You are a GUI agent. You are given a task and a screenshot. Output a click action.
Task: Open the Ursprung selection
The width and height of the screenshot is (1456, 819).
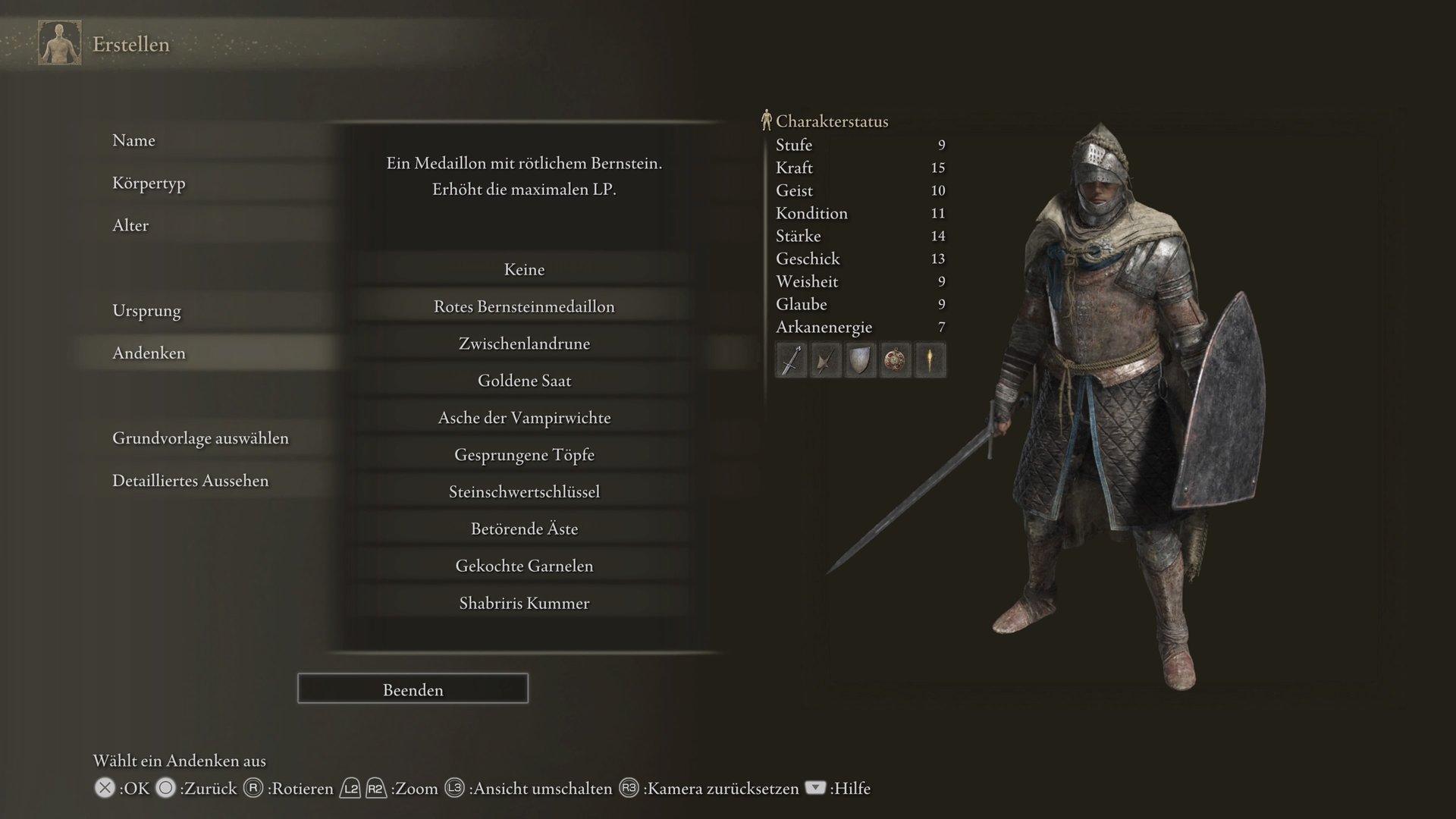146,310
